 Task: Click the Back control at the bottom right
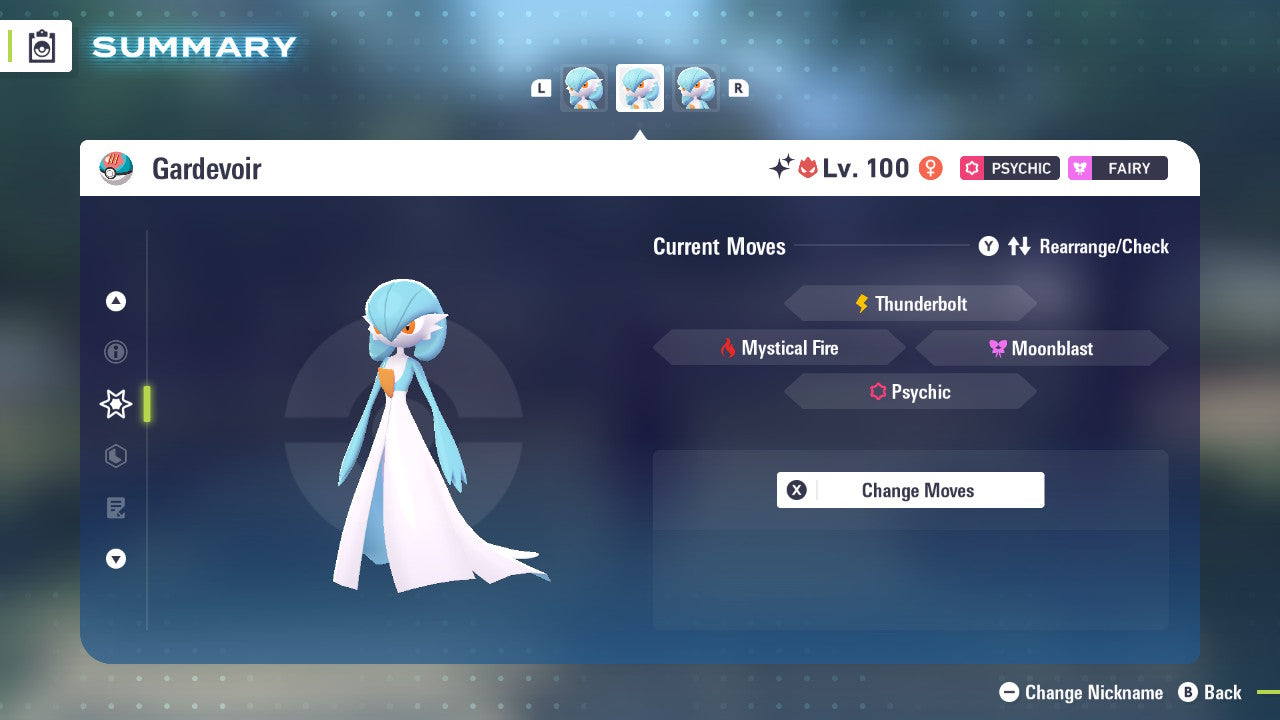[1210, 692]
